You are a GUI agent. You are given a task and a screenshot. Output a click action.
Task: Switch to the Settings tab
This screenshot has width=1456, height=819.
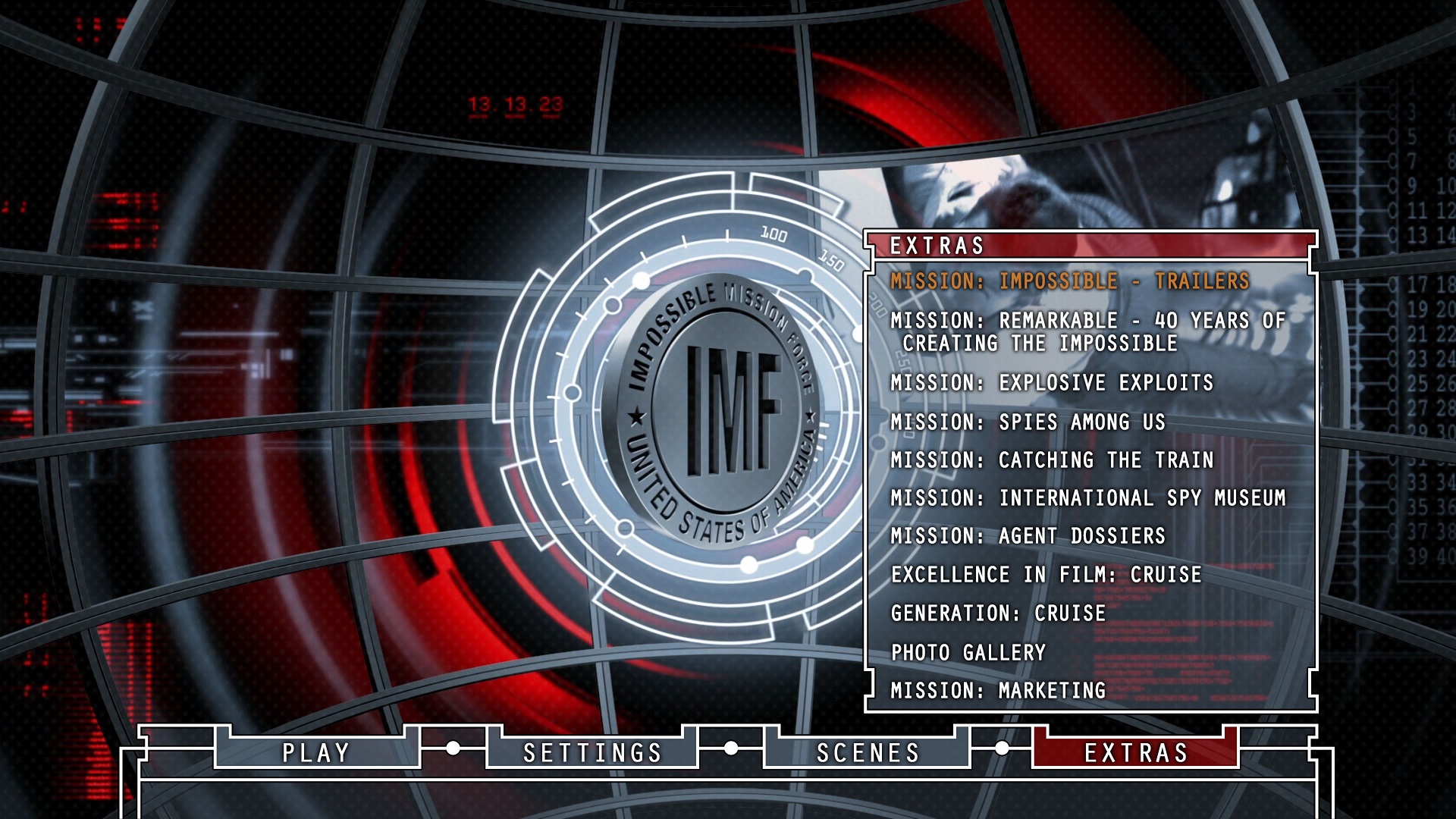pos(592,752)
